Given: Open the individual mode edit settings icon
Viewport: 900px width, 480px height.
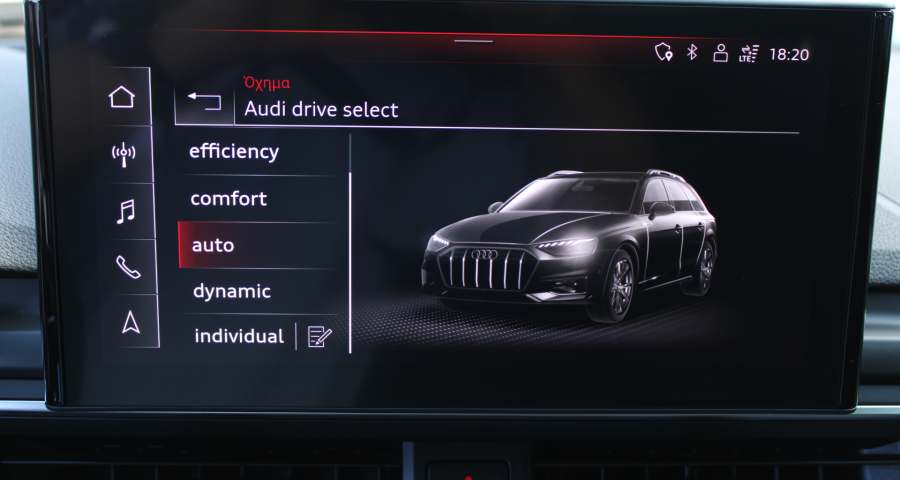Looking at the screenshot, I should point(319,337).
